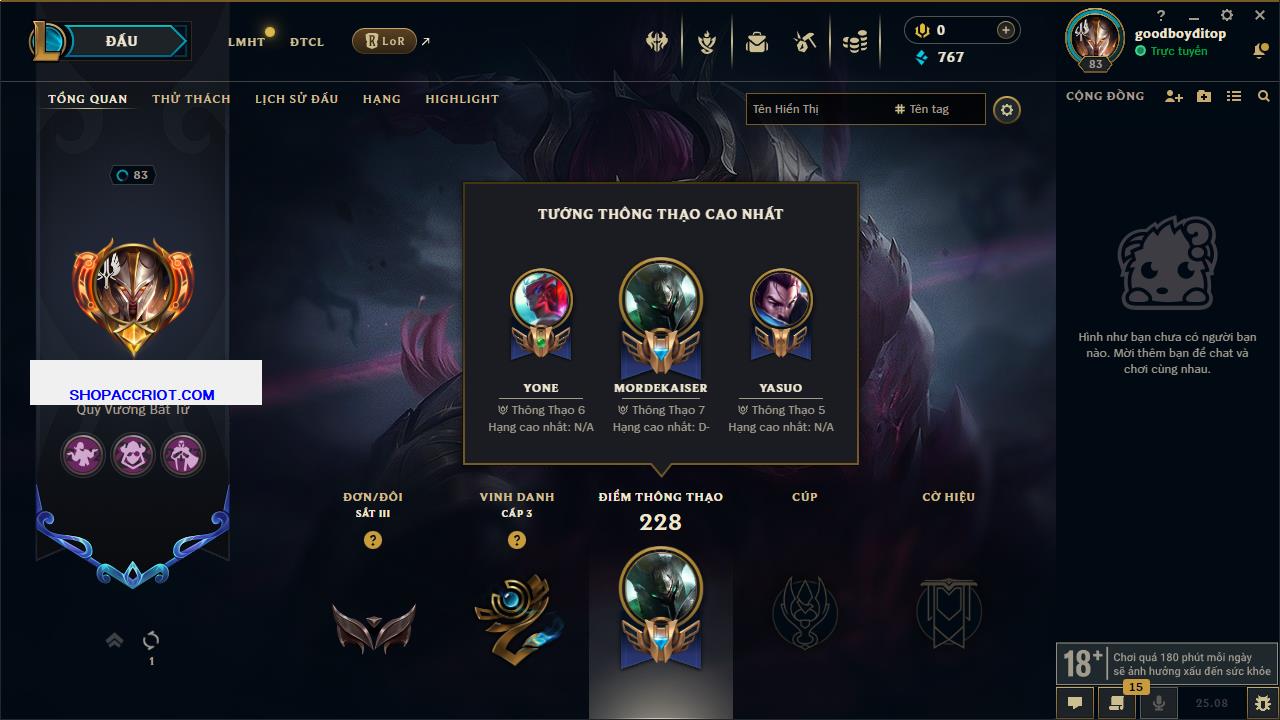Select the HẠNG tab
Screen dimensions: 1280x720
point(381,99)
